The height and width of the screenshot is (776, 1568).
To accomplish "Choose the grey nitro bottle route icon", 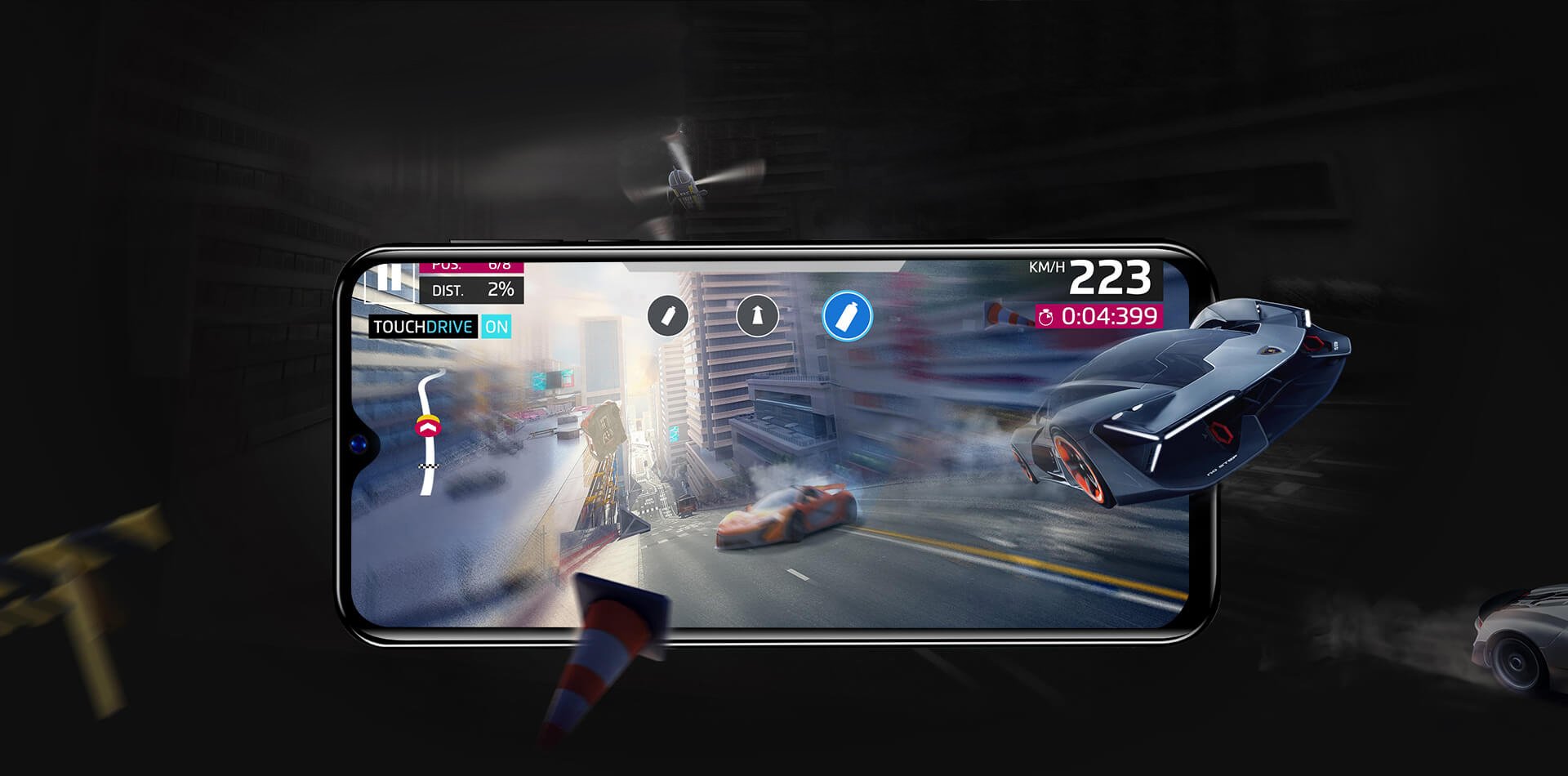I will click(x=668, y=315).
